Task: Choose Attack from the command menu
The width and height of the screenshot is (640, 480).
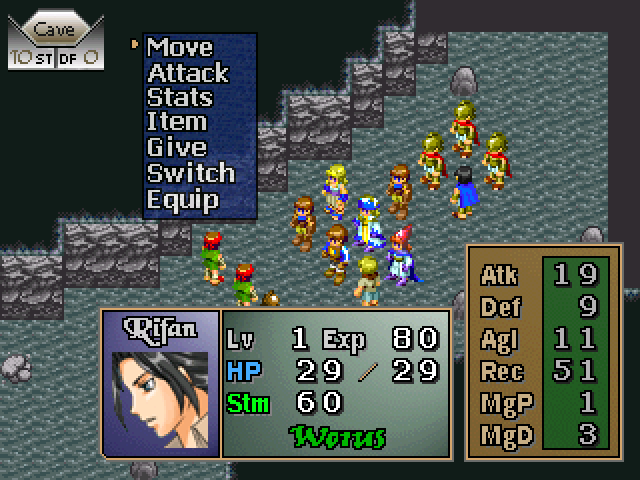Action: click(x=188, y=73)
